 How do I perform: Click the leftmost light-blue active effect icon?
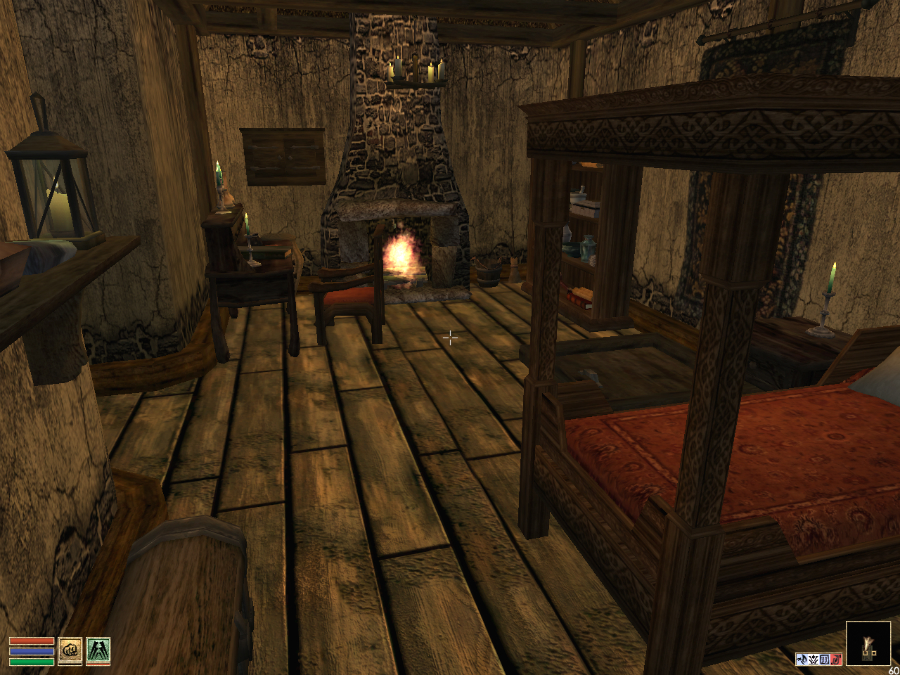[801, 659]
